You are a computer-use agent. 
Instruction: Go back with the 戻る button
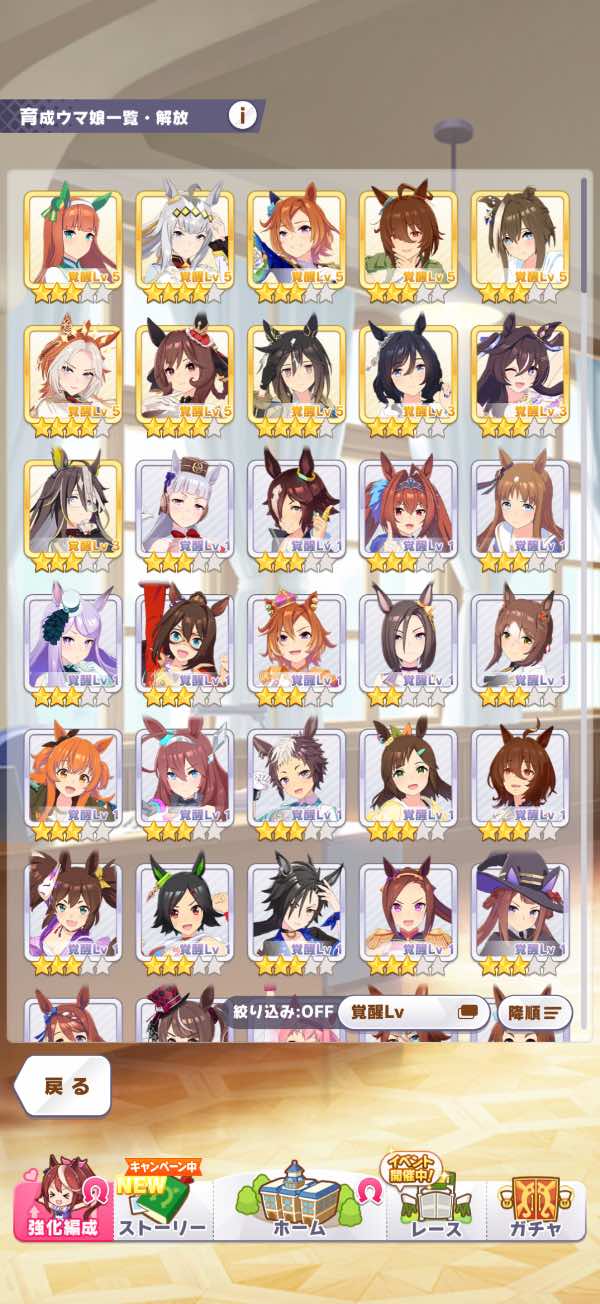(64, 1086)
